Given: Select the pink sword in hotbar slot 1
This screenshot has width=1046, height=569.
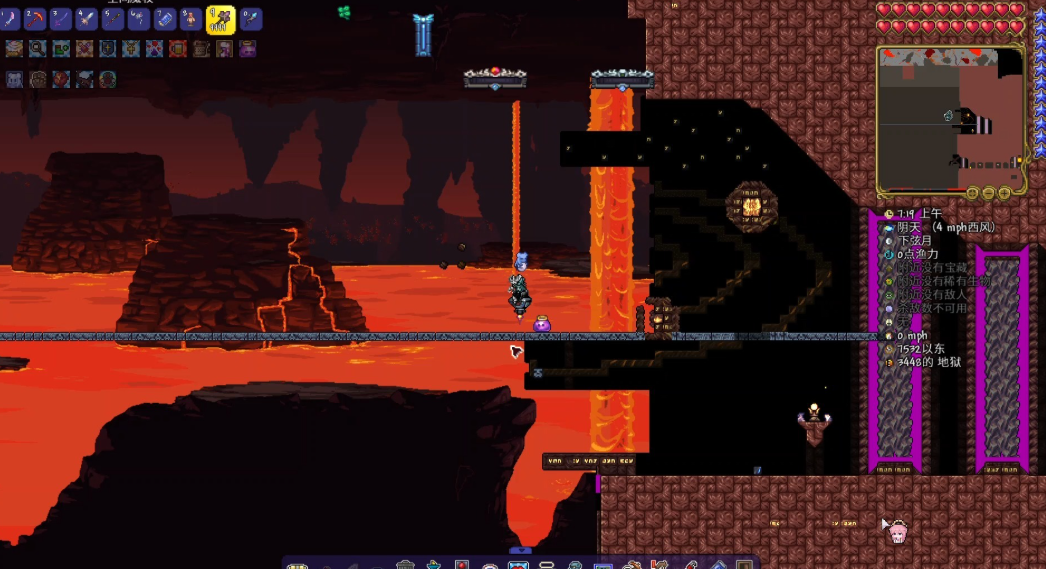Looking at the screenshot, I should click(10, 19).
